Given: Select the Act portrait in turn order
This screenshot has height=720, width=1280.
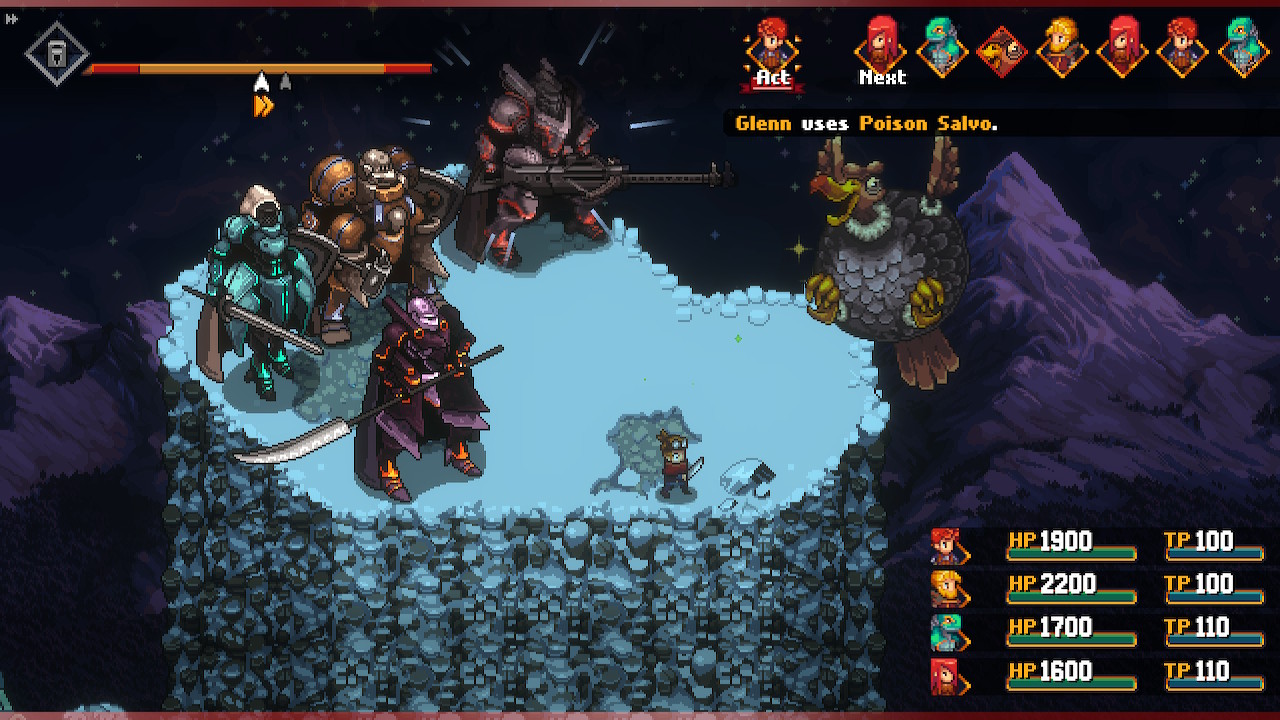Looking at the screenshot, I should (x=772, y=50).
